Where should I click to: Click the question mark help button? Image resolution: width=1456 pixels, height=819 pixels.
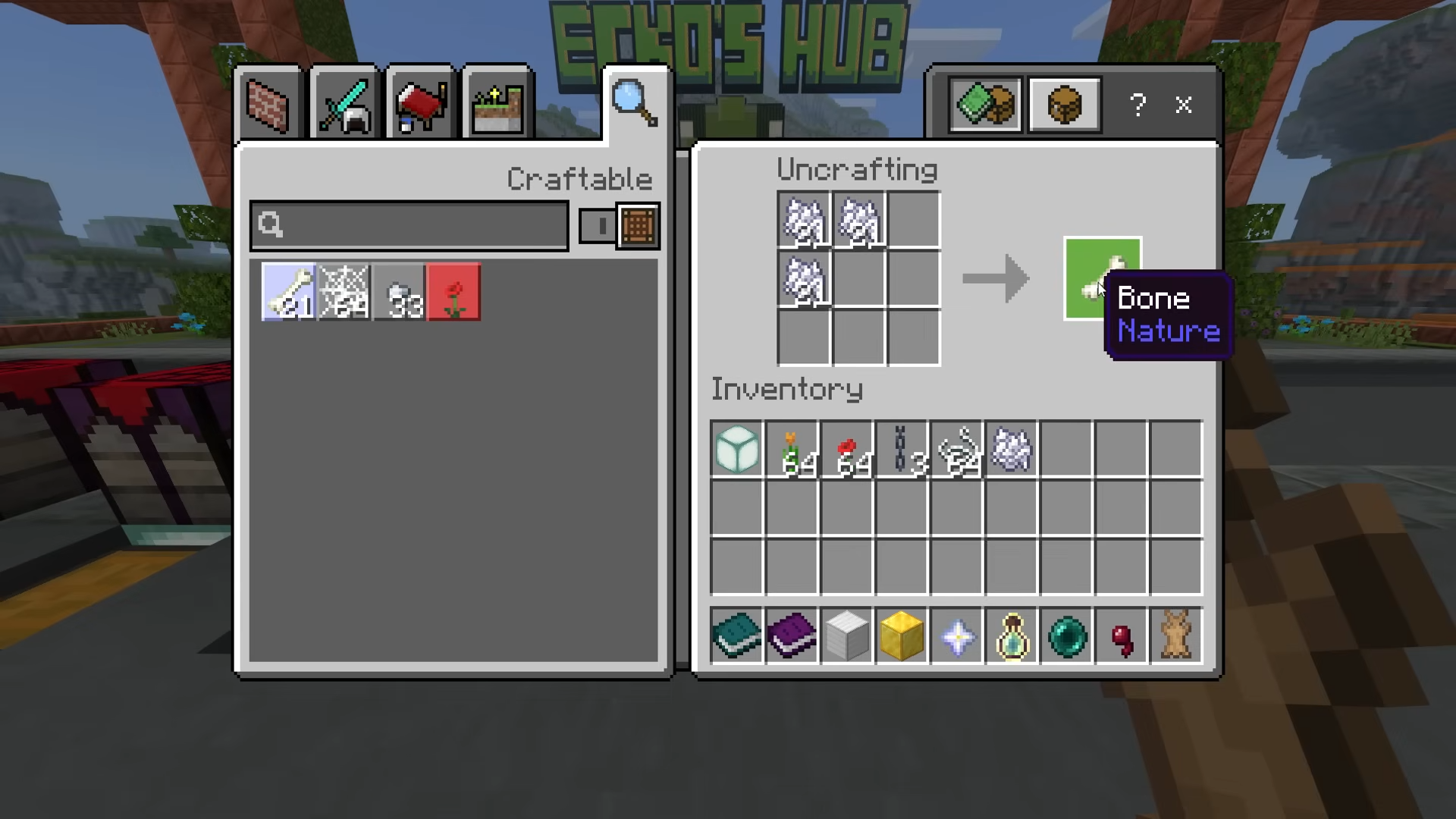[1137, 105]
